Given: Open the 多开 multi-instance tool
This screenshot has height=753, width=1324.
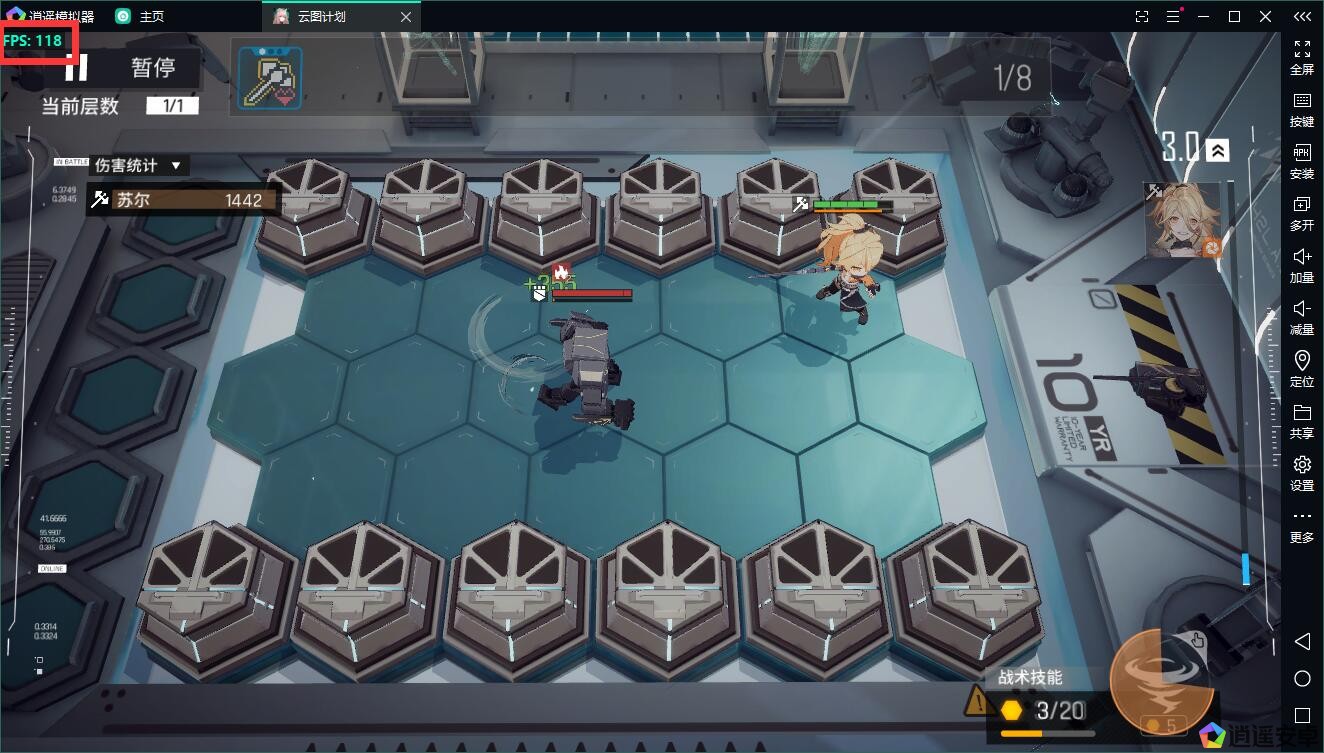Looking at the screenshot, I should click(1302, 212).
